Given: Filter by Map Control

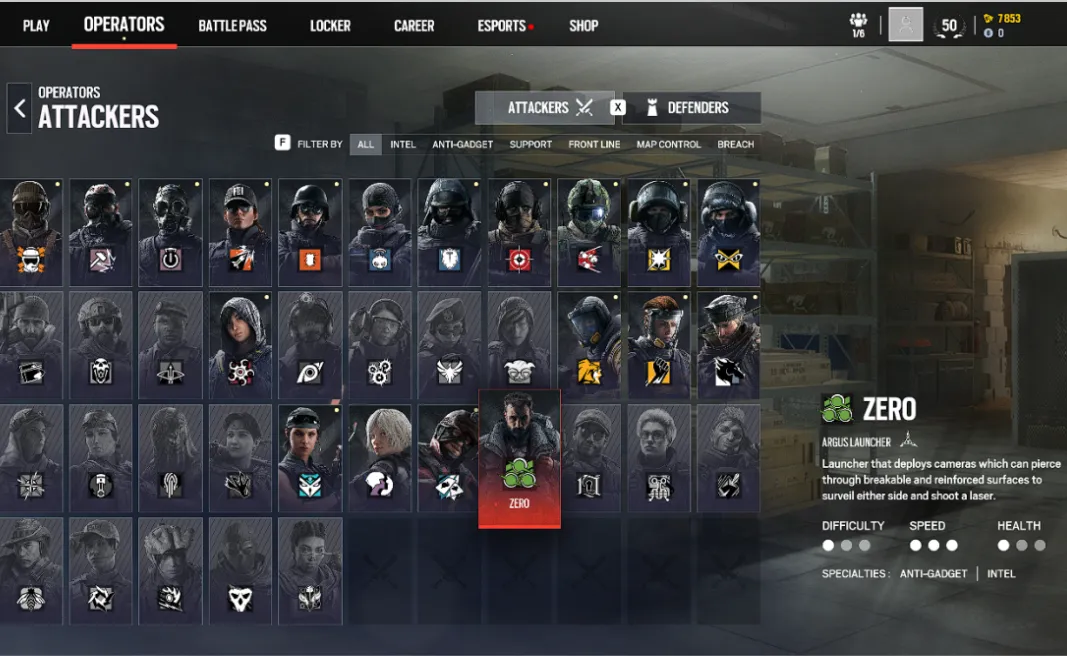Looking at the screenshot, I should pos(668,144).
